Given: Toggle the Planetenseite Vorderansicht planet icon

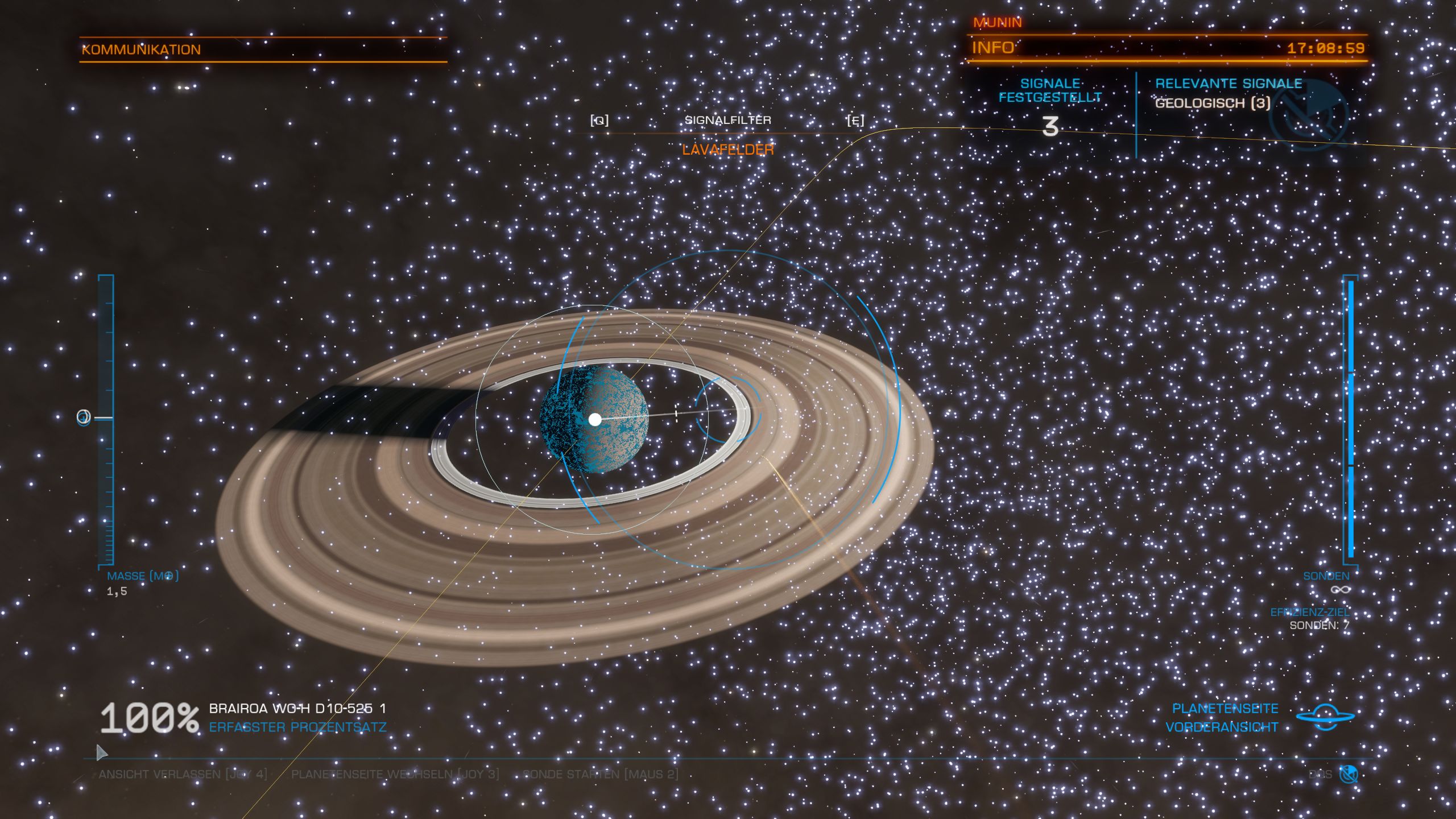Looking at the screenshot, I should pyautogui.click(x=1325, y=717).
